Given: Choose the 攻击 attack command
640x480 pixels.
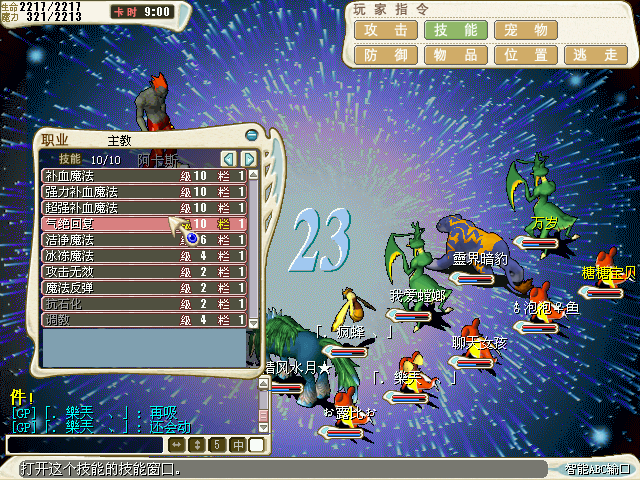Looking at the screenshot, I should pos(386,30).
